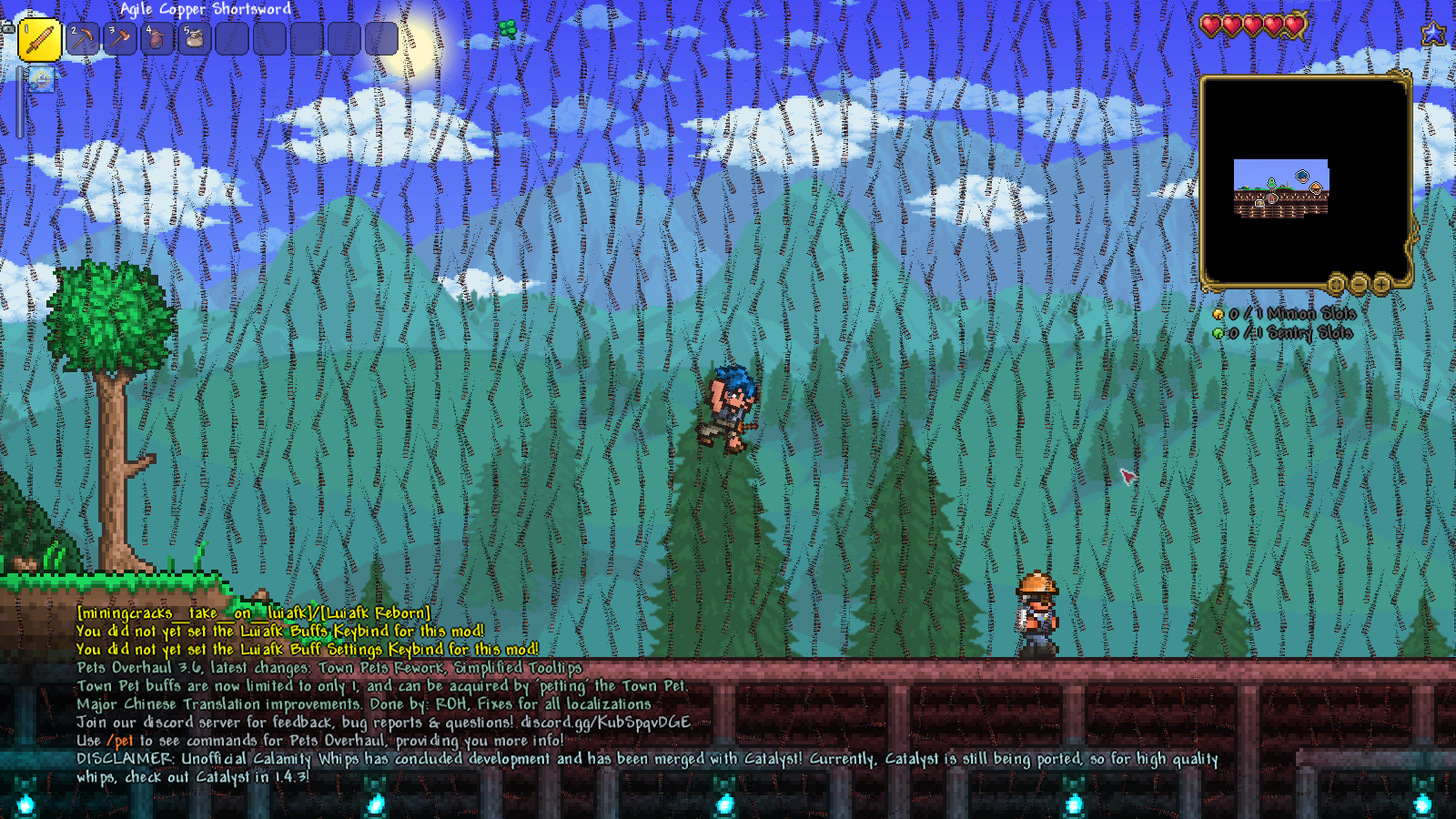The height and width of the screenshot is (819, 1456).
Task: Choose the red pouch in slot 4
Action: tap(157, 39)
